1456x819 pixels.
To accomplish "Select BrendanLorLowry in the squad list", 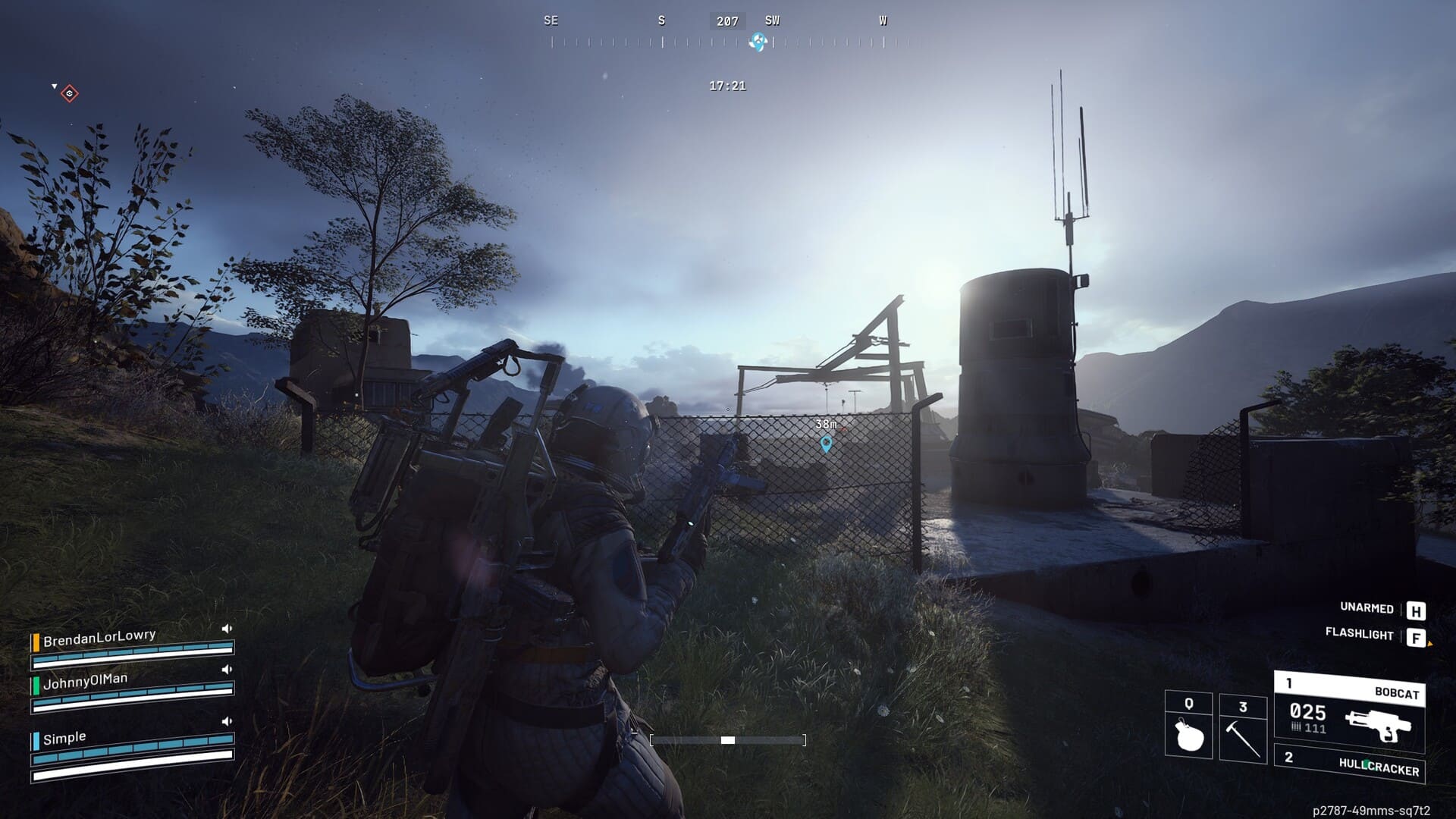I will [99, 638].
